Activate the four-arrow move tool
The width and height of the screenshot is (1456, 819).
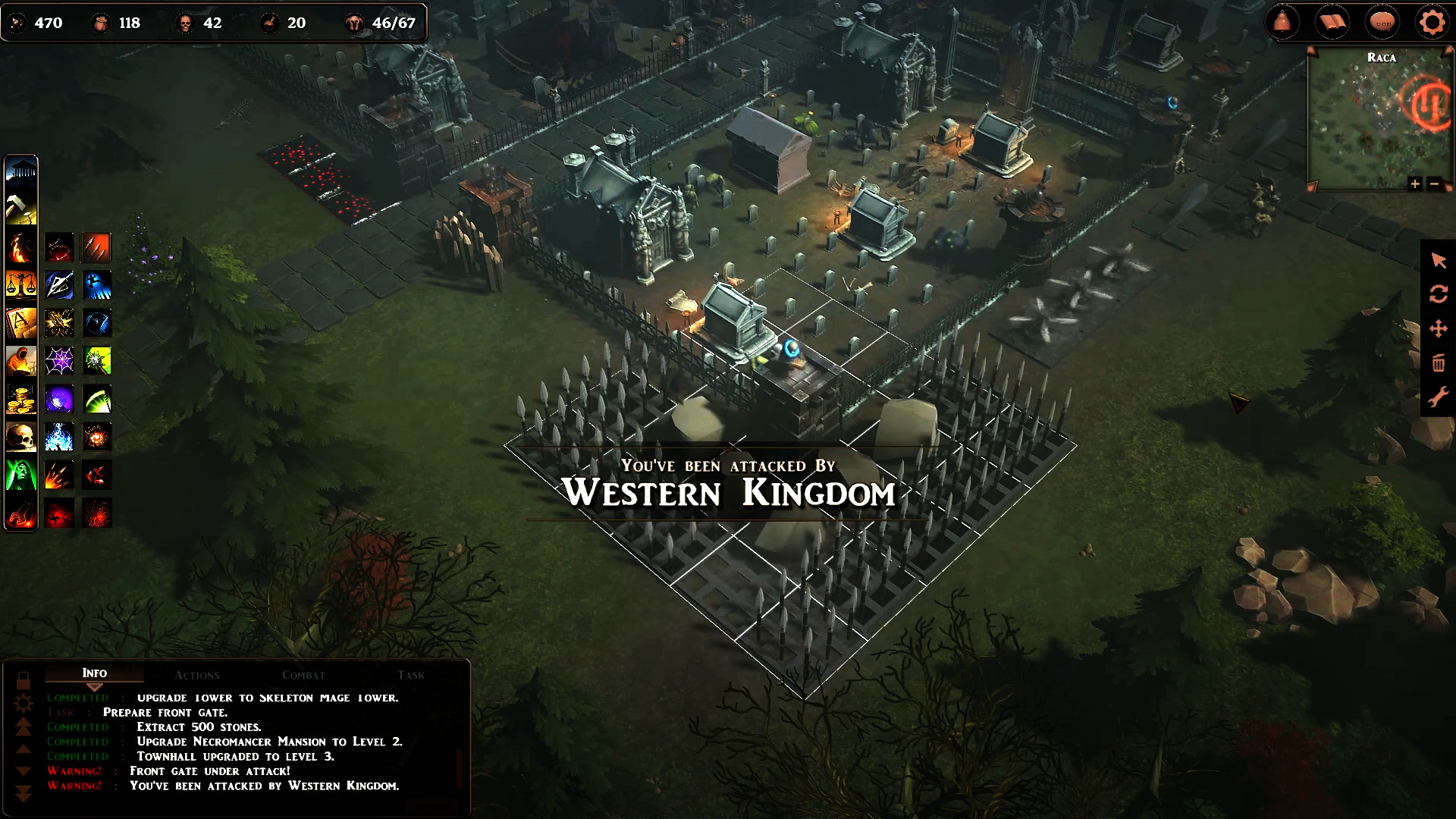pos(1439,328)
